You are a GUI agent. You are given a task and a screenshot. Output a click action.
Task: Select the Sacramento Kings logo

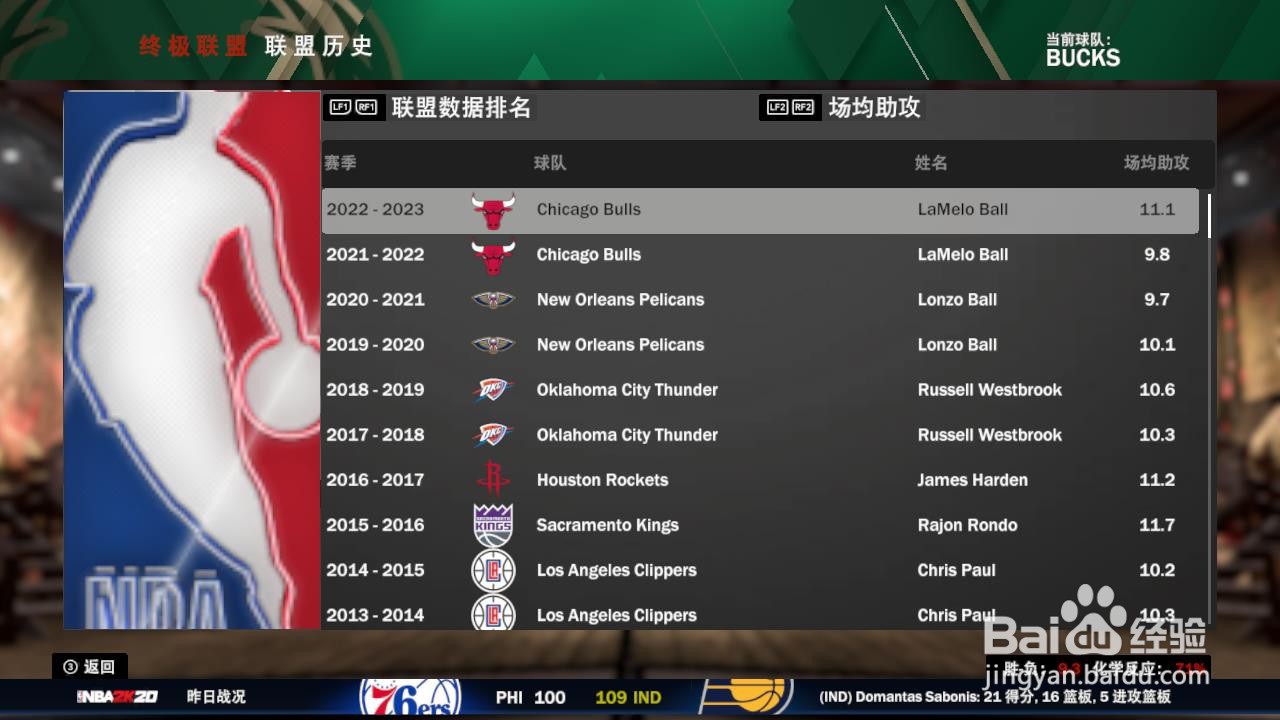point(494,524)
